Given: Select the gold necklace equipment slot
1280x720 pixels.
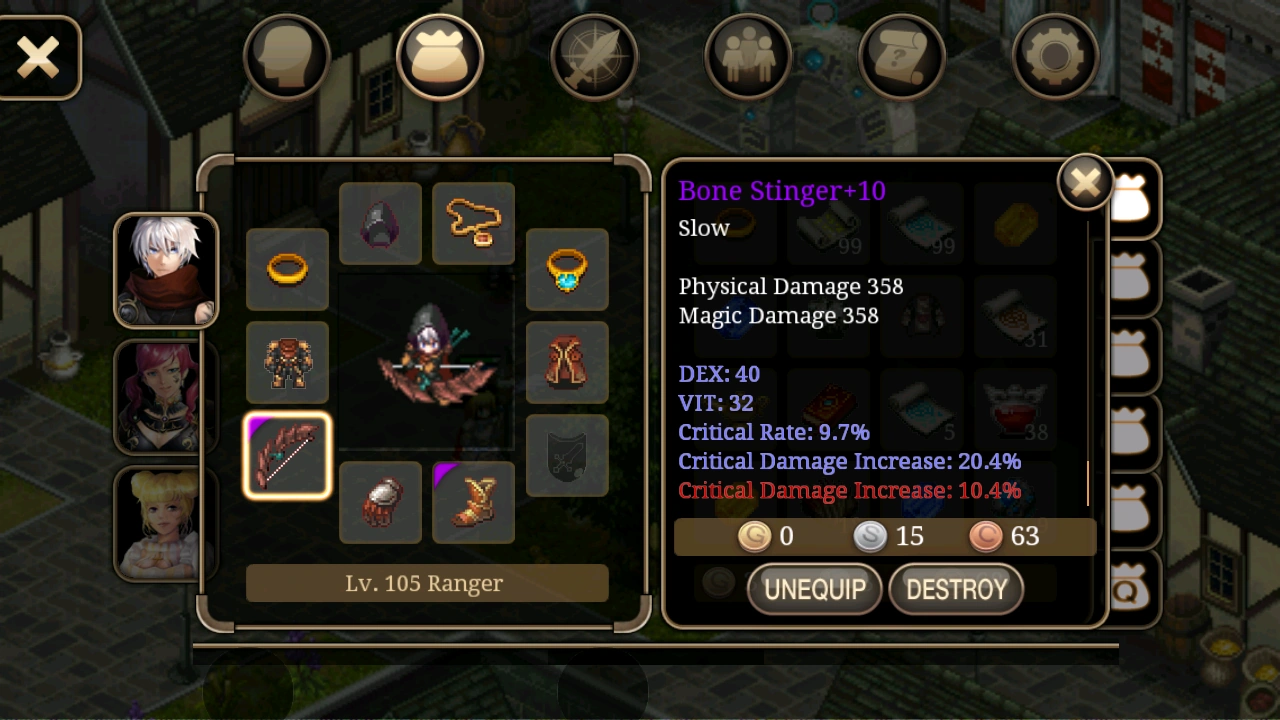Looking at the screenshot, I should (473, 222).
